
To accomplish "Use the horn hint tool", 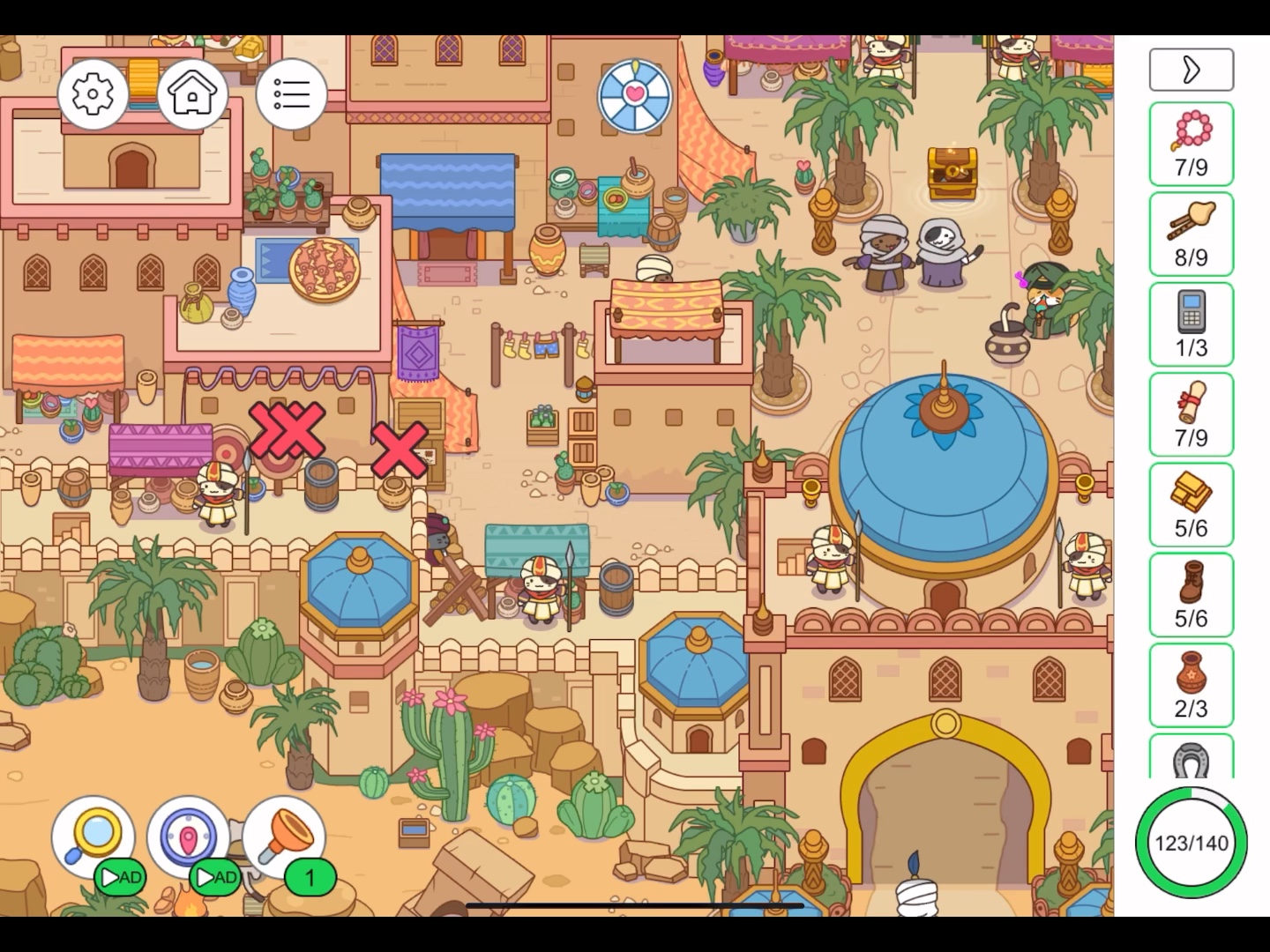I will [284, 836].
